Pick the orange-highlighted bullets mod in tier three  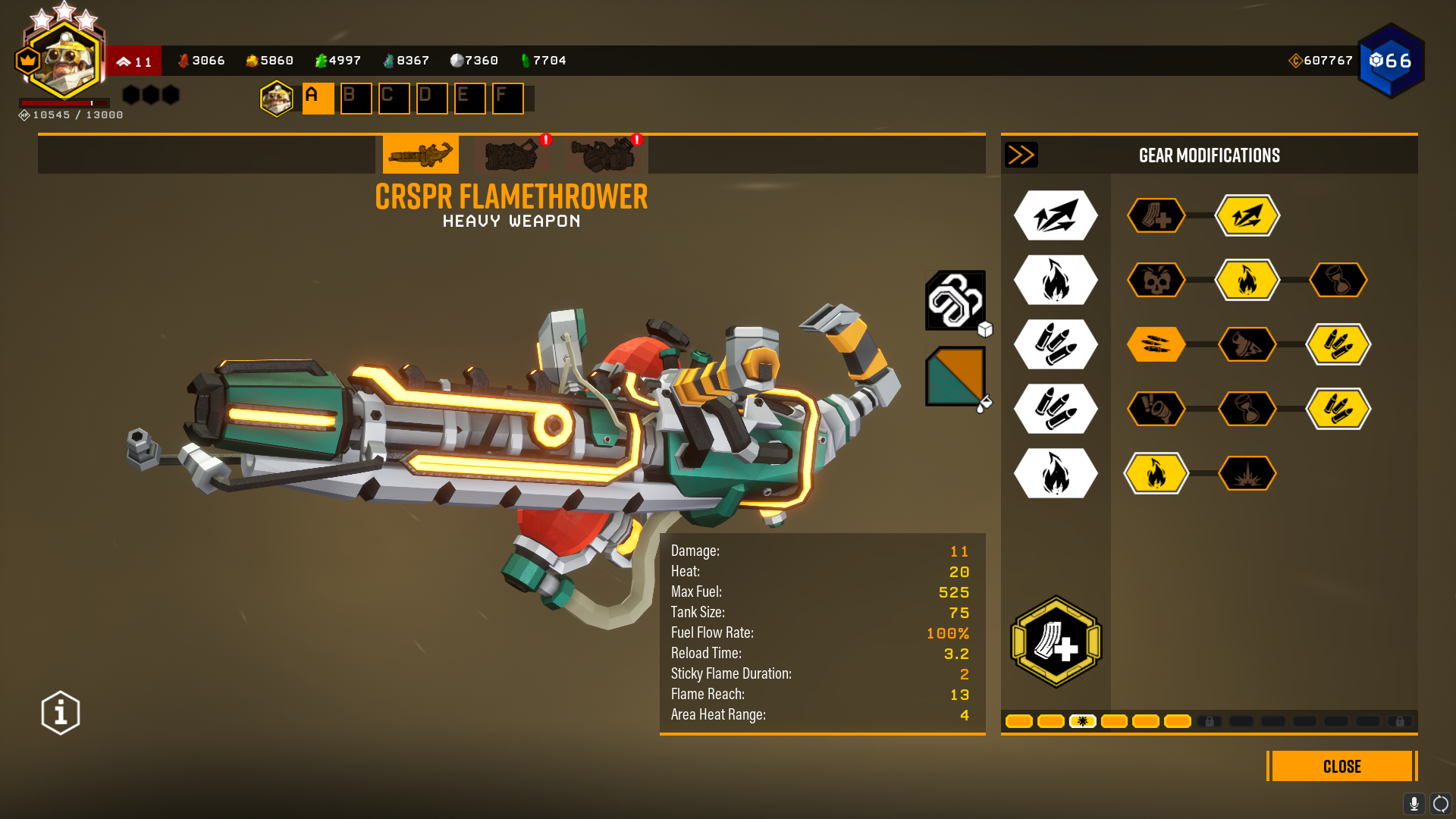(1156, 345)
